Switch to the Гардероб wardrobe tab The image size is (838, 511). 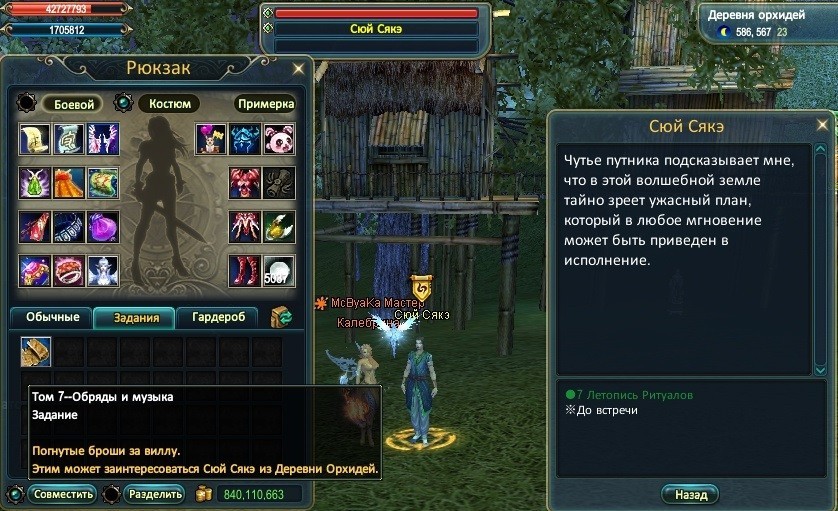click(x=217, y=318)
